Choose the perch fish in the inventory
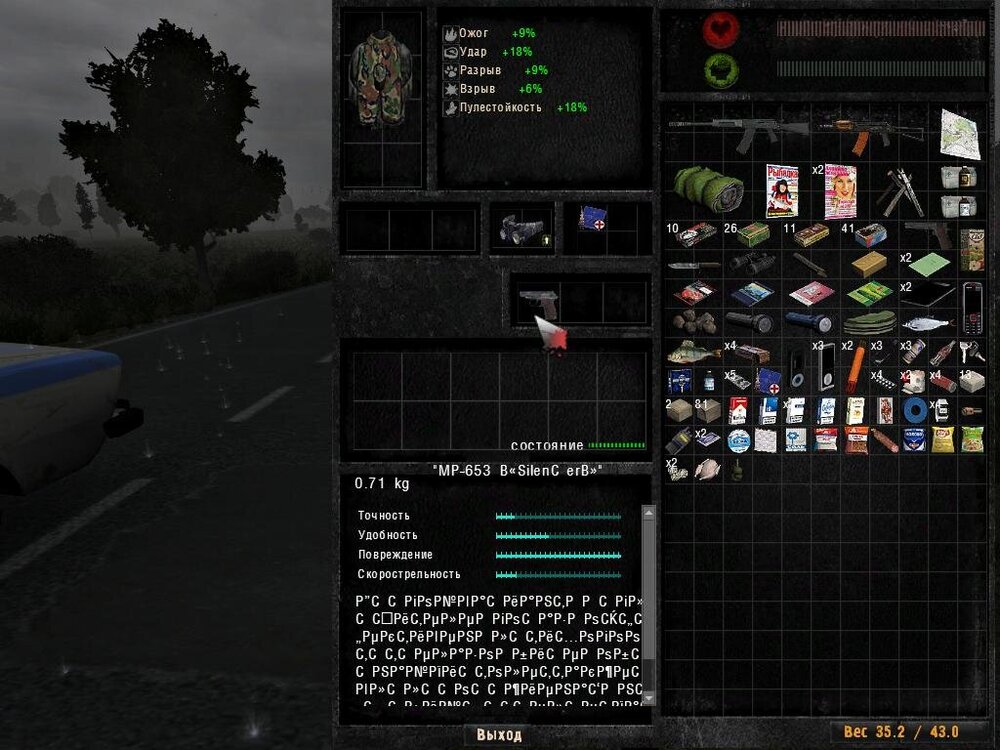Screen dimensions: 1000x750 pos(693,352)
